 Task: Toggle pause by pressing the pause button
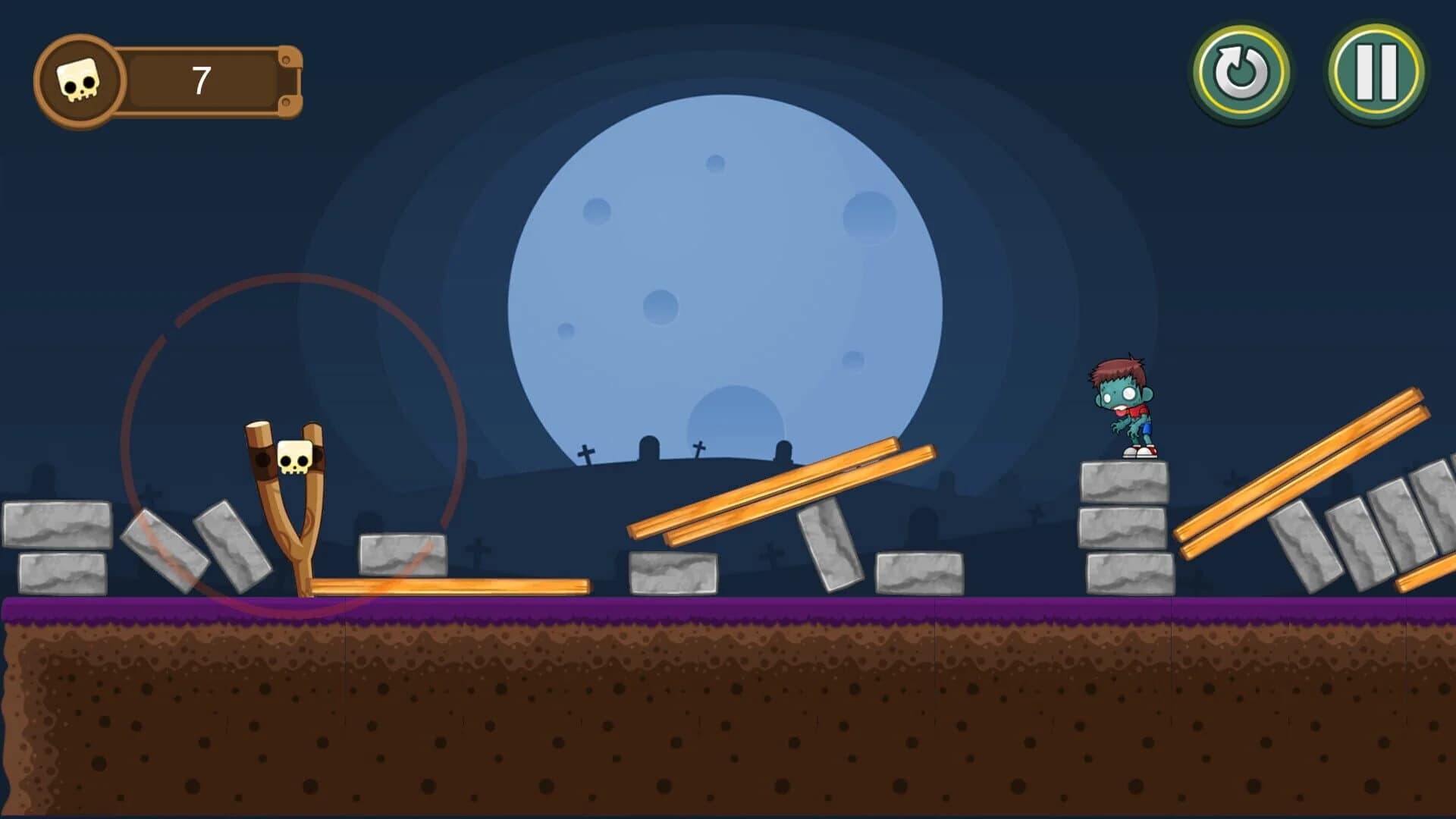click(1375, 72)
